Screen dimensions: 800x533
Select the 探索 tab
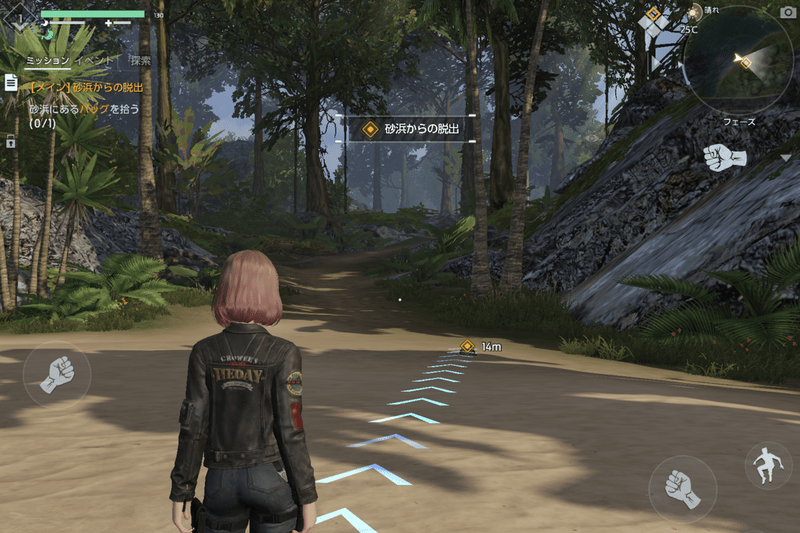click(140, 61)
